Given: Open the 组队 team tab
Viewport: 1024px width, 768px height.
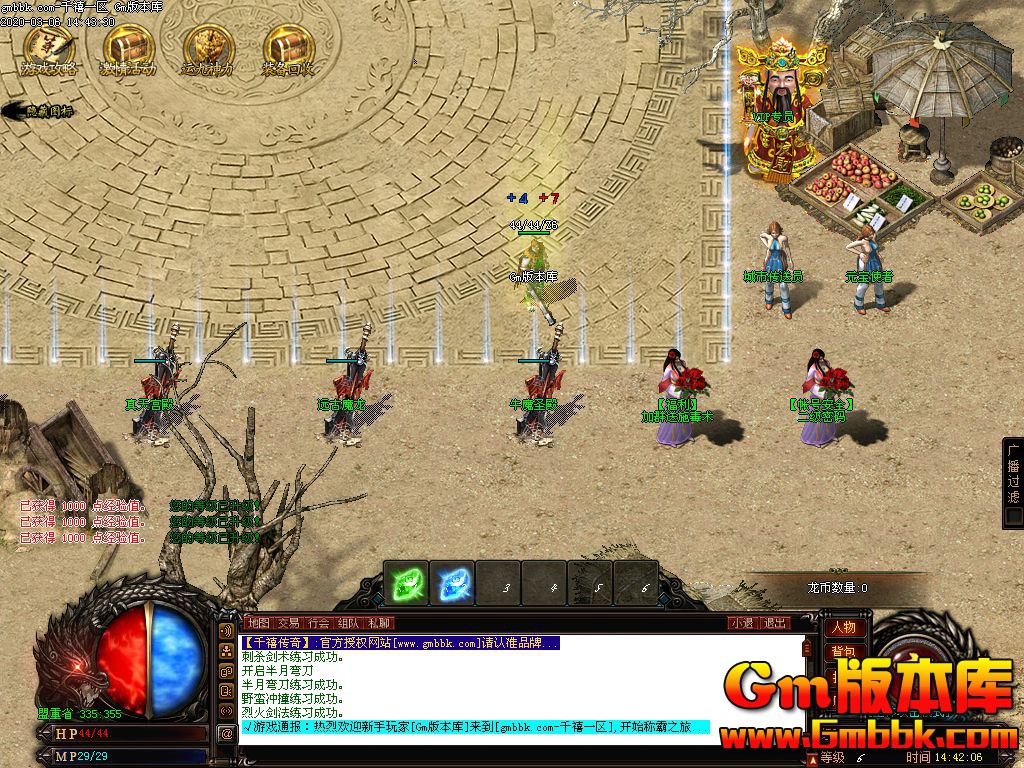Looking at the screenshot, I should coord(348,623).
